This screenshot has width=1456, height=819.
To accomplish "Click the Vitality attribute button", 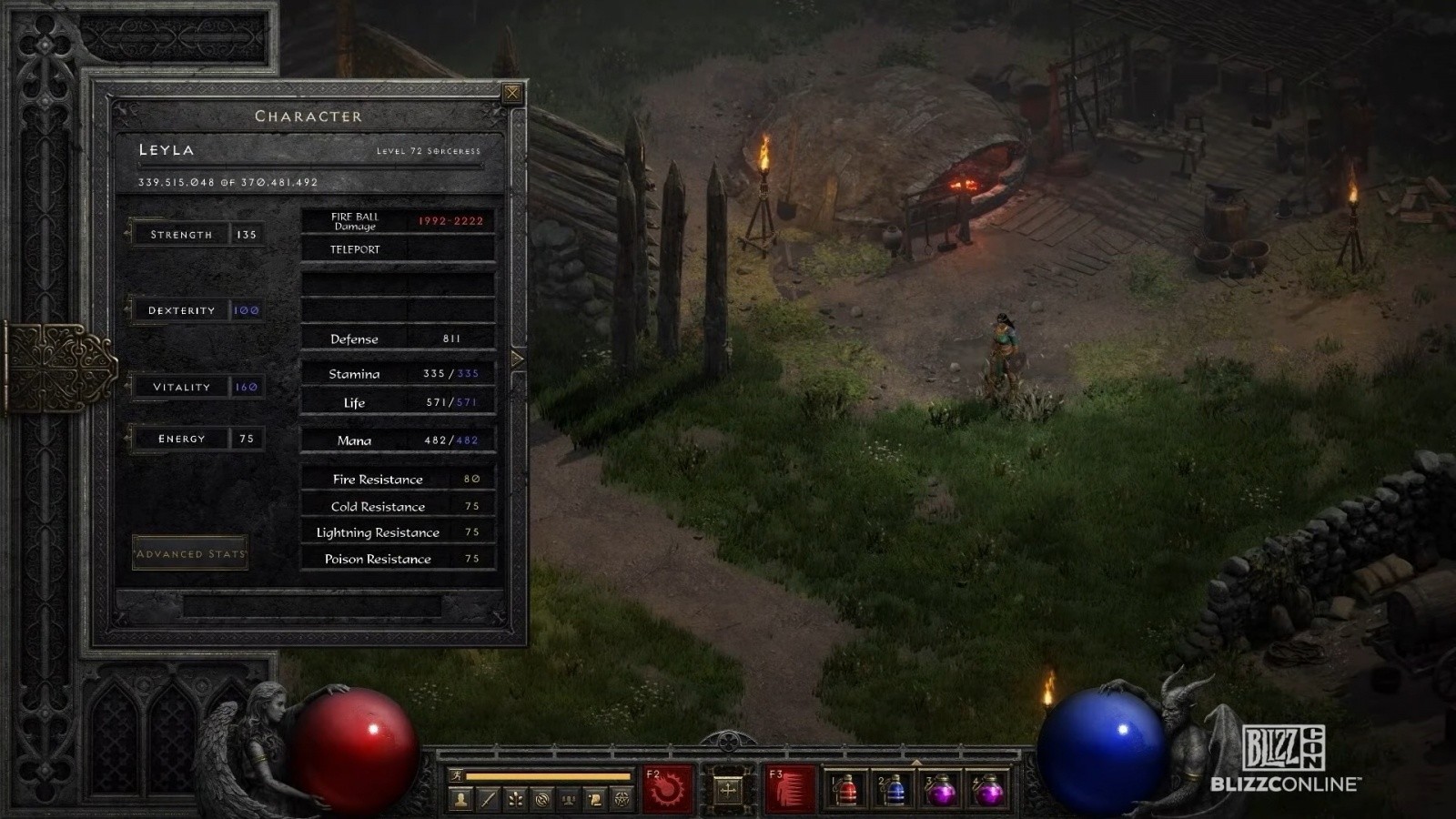I will pos(181,387).
